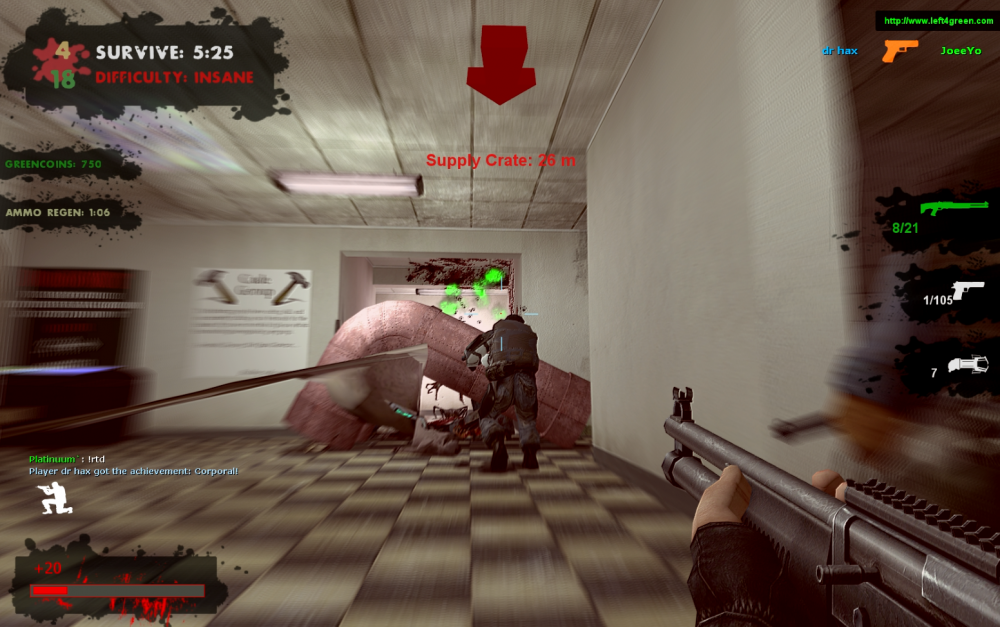Click the Platinuum chat message line
1000x627 pixels.
point(67,459)
